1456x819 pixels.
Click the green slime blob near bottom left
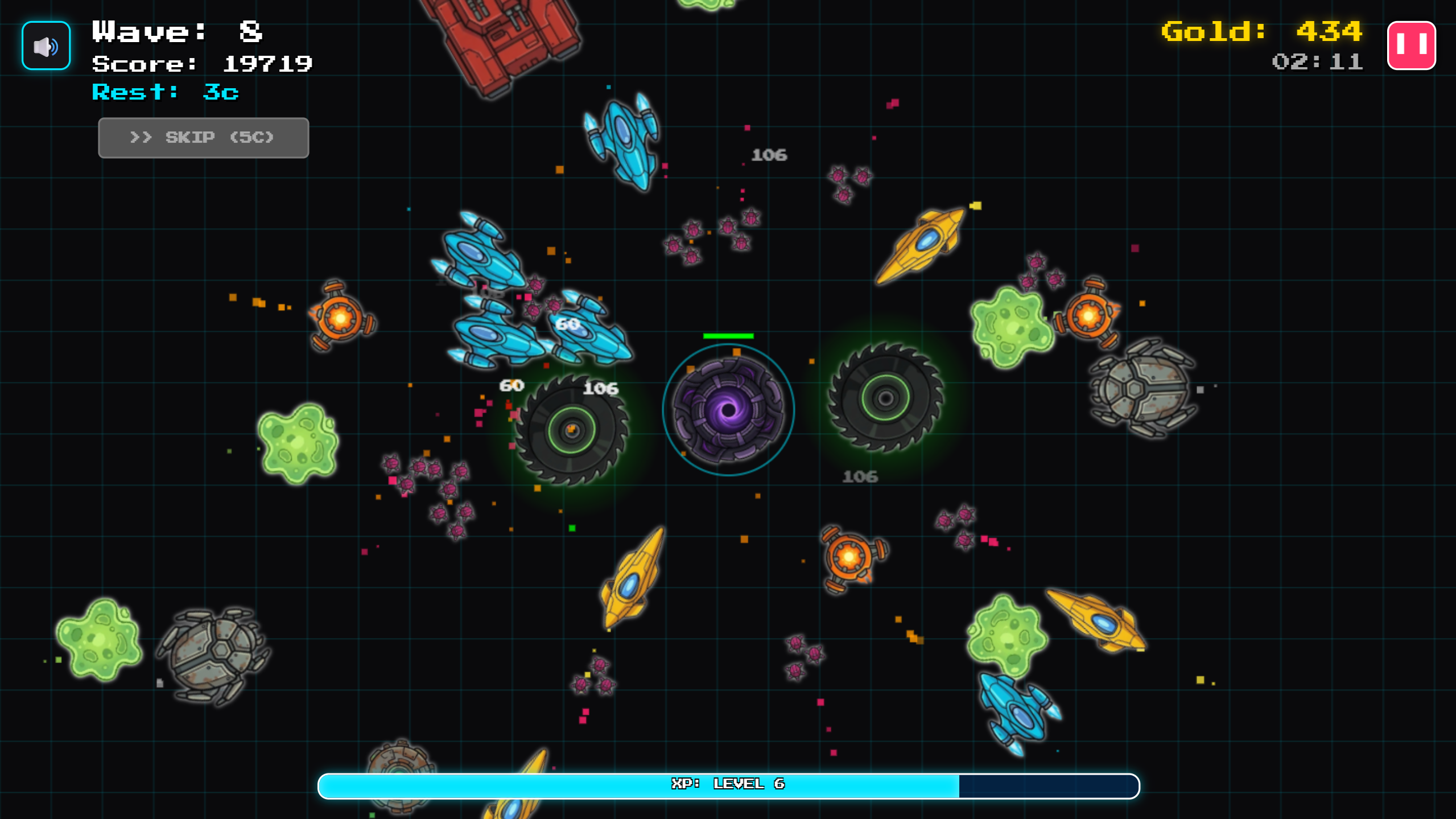[x=98, y=640]
